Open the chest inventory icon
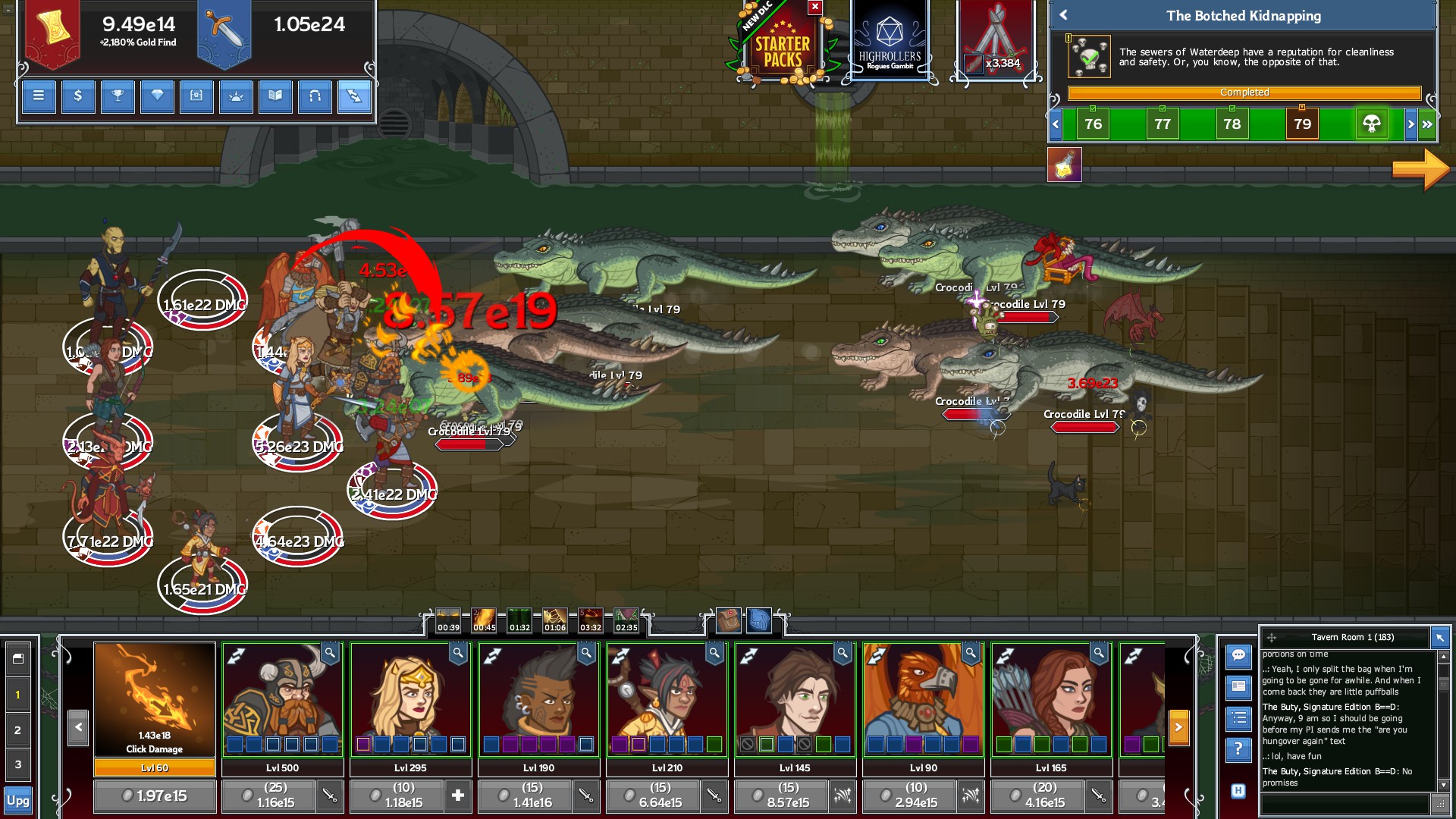Viewport: 1456px width, 819px height. tap(197, 97)
